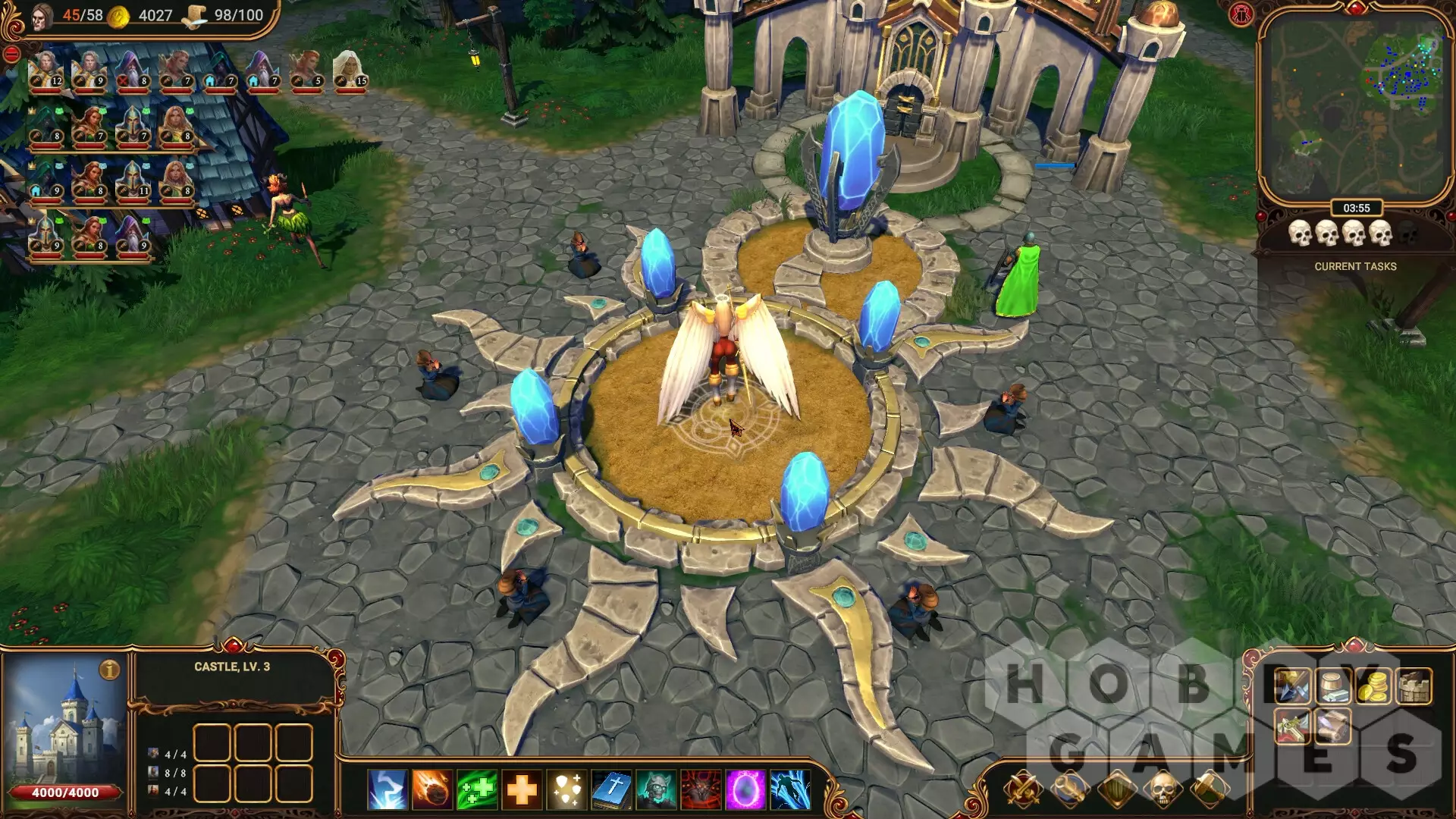This screenshot has width=1456, height=819.
Task: Select the level 12 paladin hero portrait
Action: 45,71
